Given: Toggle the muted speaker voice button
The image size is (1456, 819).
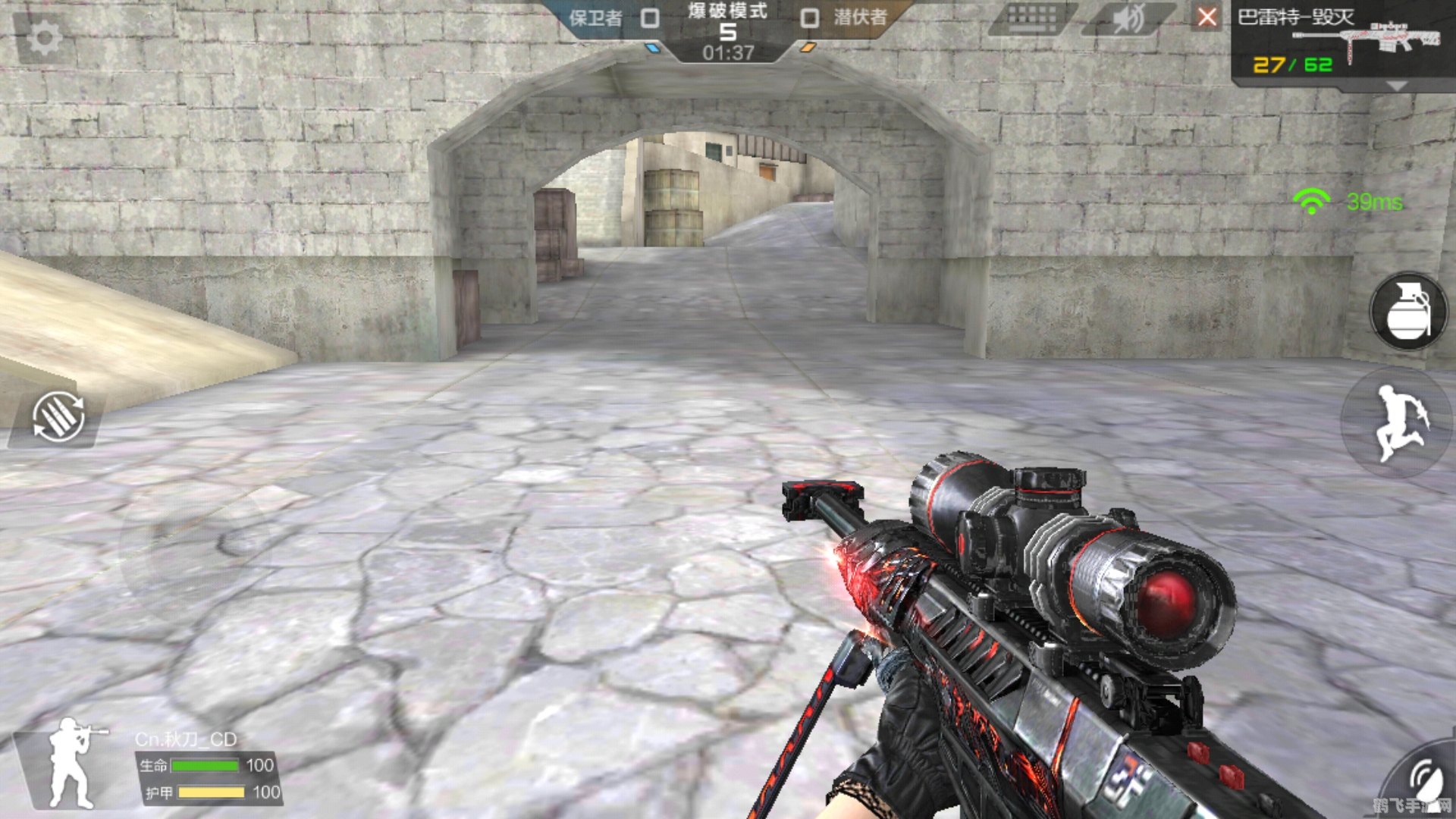Looking at the screenshot, I should pos(1128,18).
